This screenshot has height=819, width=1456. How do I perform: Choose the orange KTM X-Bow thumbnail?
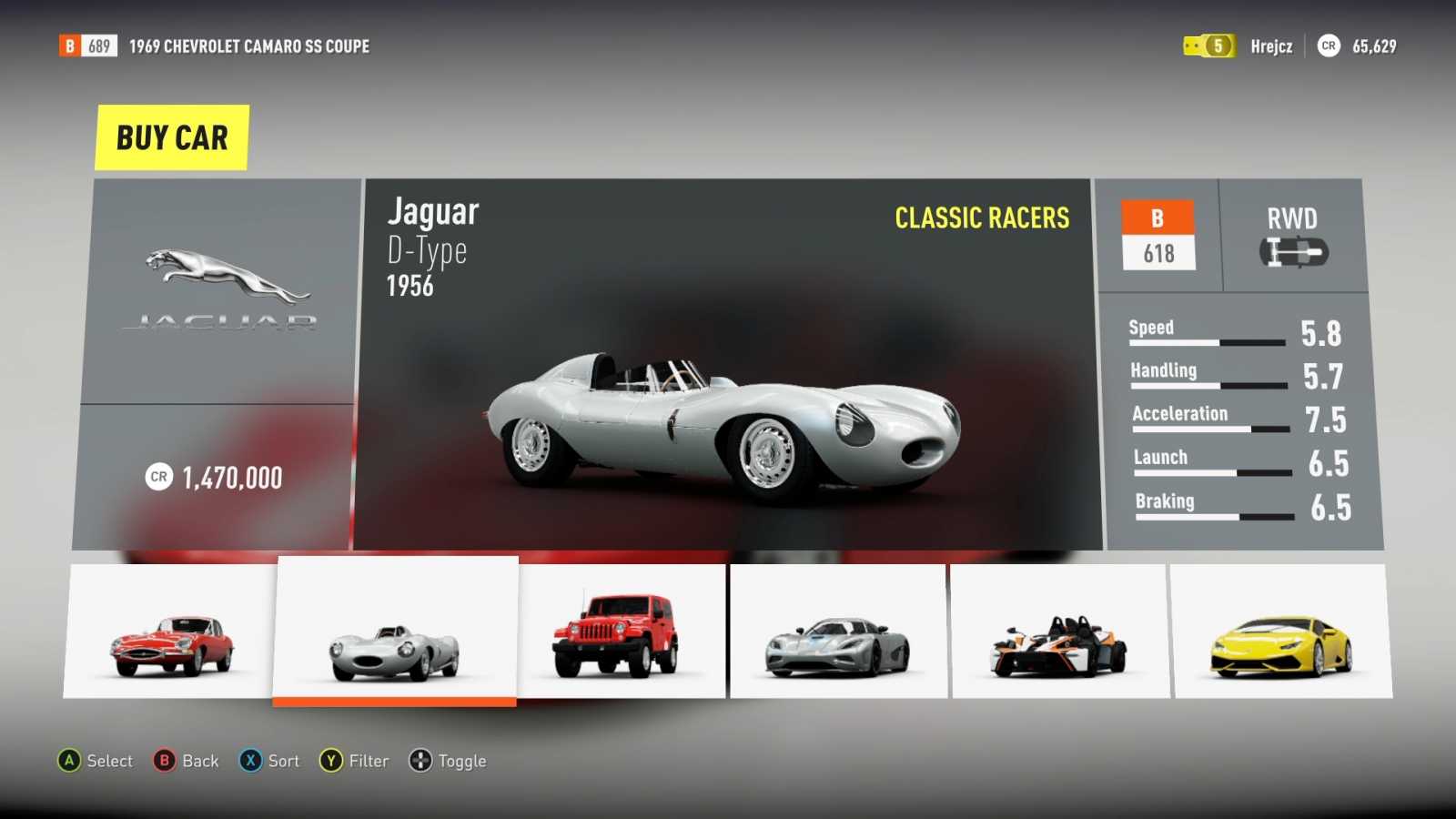coord(1060,632)
